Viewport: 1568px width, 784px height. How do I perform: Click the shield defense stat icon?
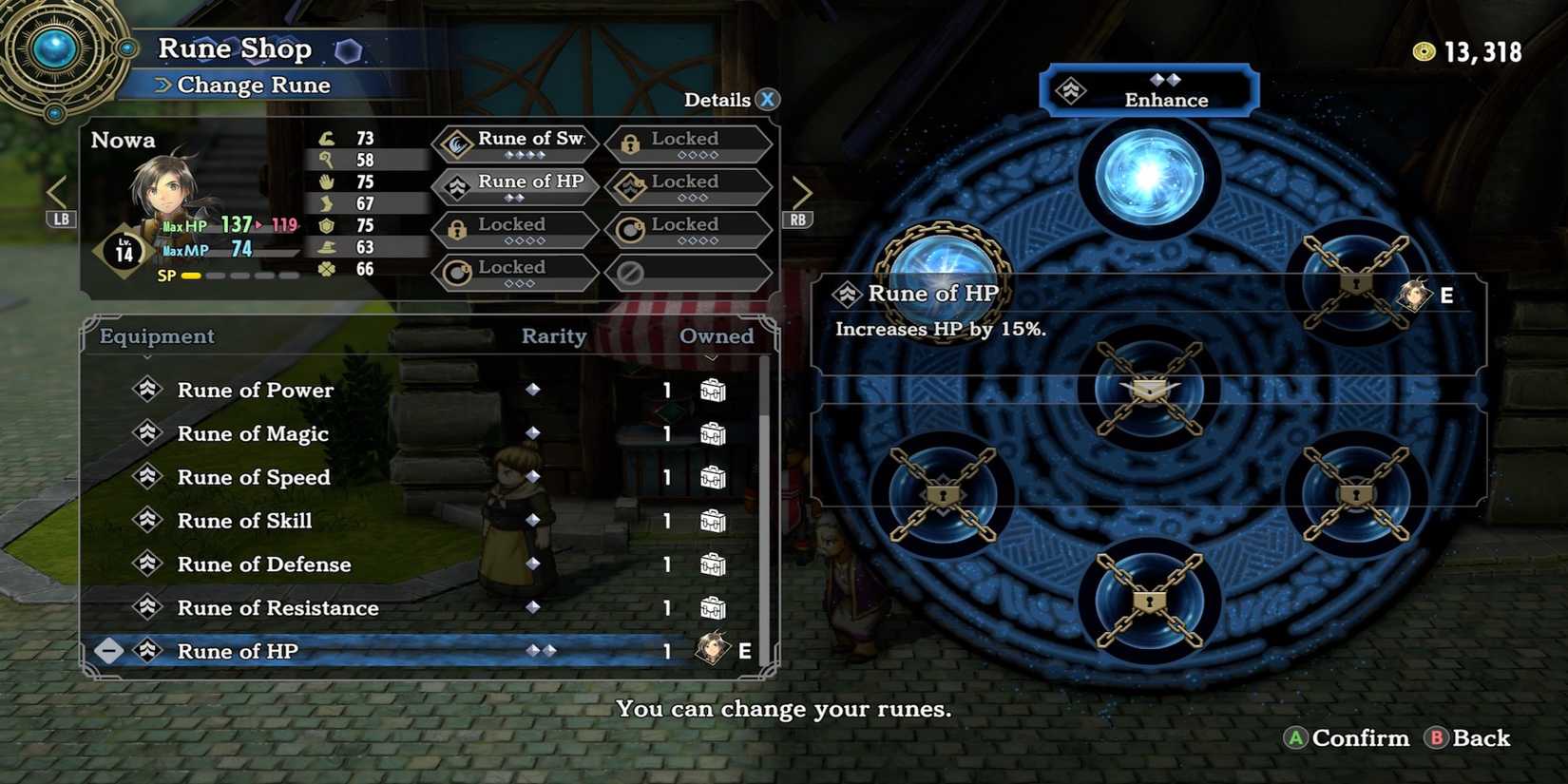coord(324,226)
